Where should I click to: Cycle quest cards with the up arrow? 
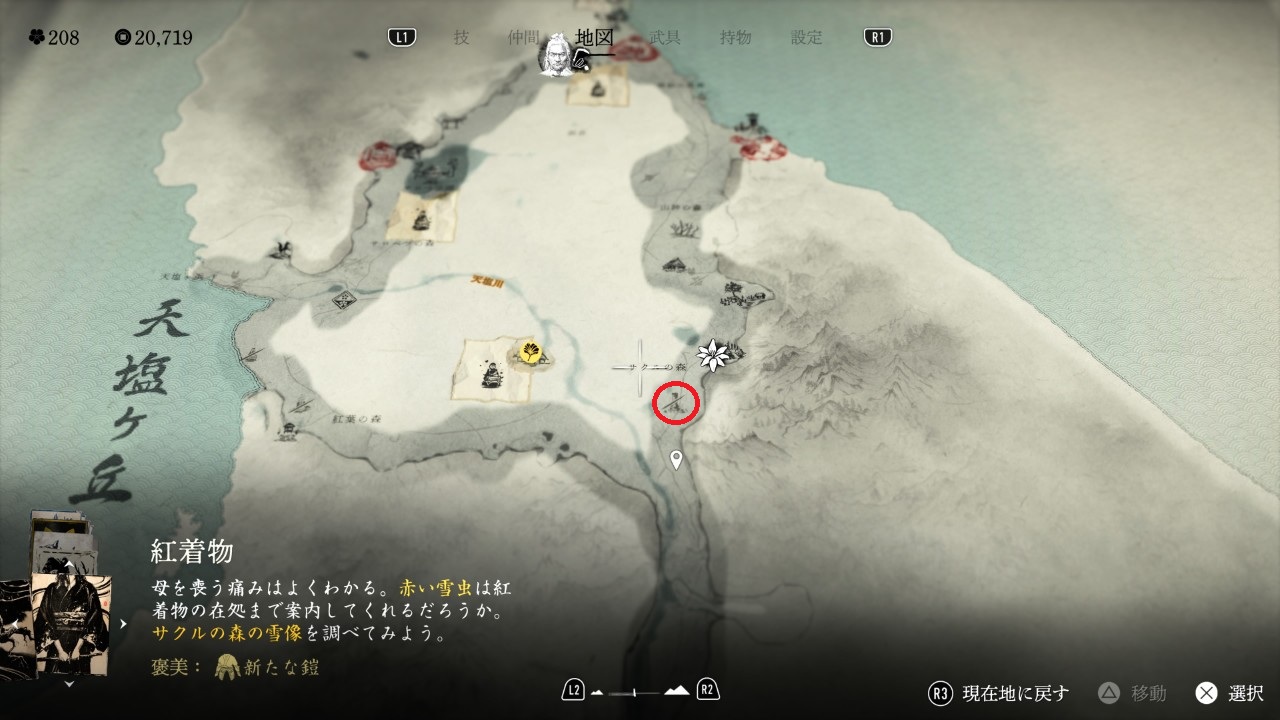pyautogui.click(x=68, y=565)
